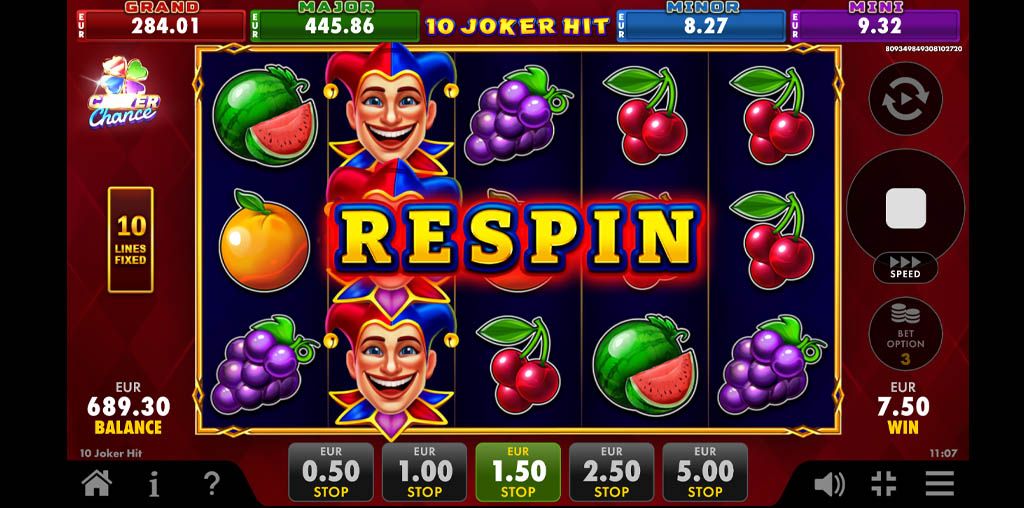1024x508 pixels.
Task: Pick the highlighted EUR 1.50 bet
Action: pos(518,472)
